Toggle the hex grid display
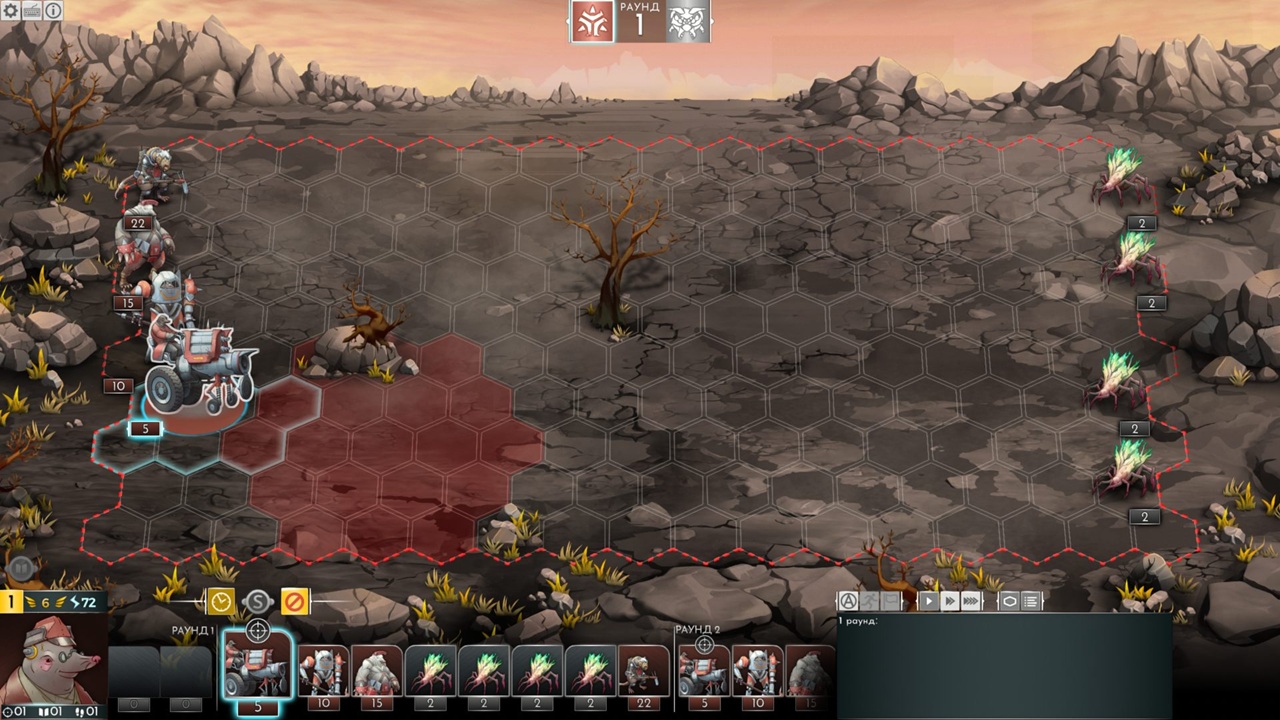Screen dimensions: 1280x720 coord(1009,601)
